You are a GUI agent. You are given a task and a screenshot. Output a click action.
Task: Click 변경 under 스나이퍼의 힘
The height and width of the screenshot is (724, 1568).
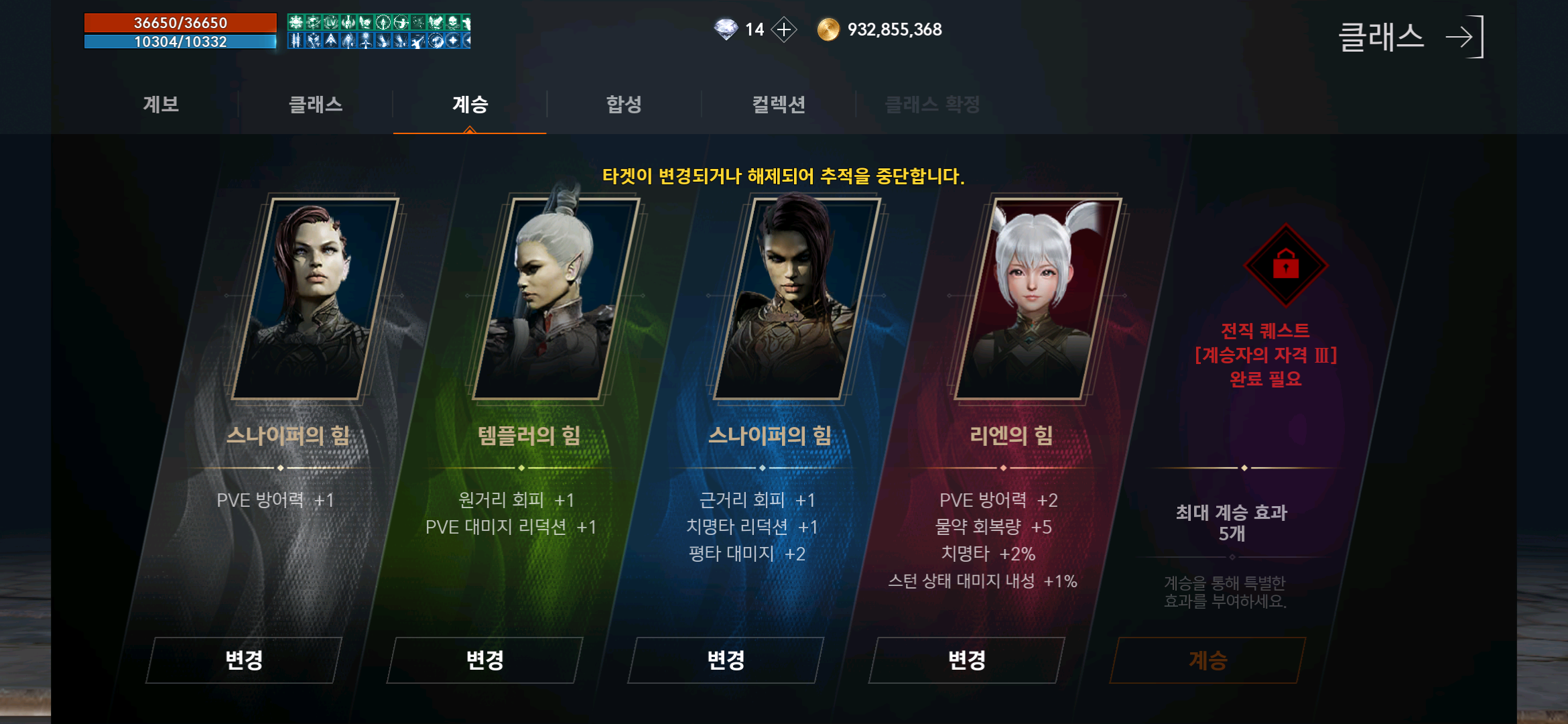(244, 660)
